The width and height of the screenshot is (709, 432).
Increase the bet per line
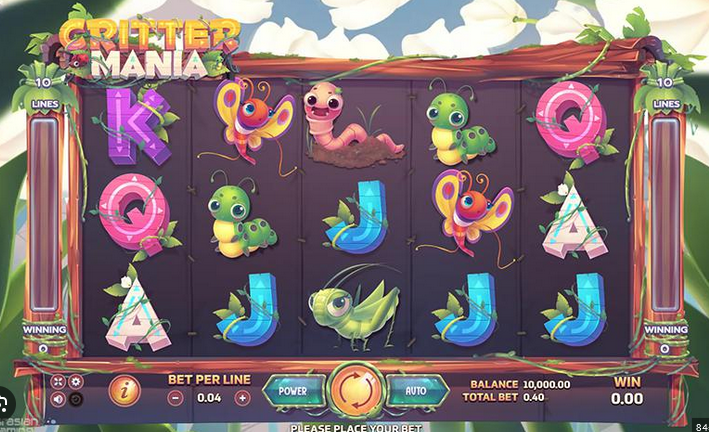(x=242, y=397)
